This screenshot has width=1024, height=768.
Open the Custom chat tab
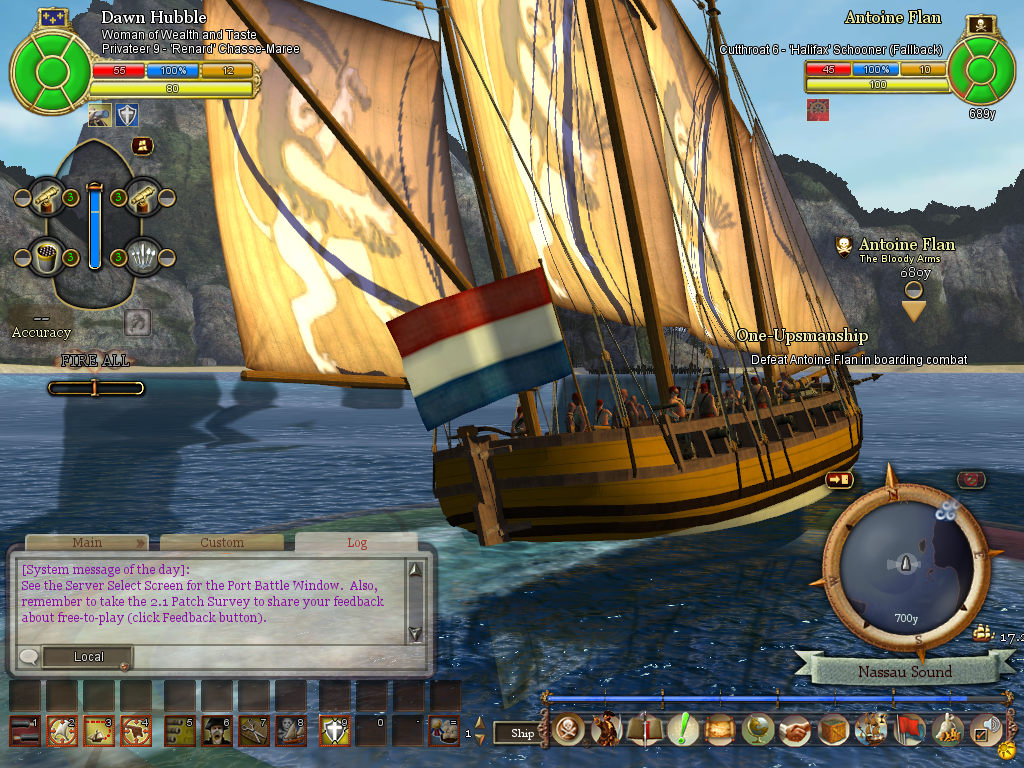click(221, 543)
